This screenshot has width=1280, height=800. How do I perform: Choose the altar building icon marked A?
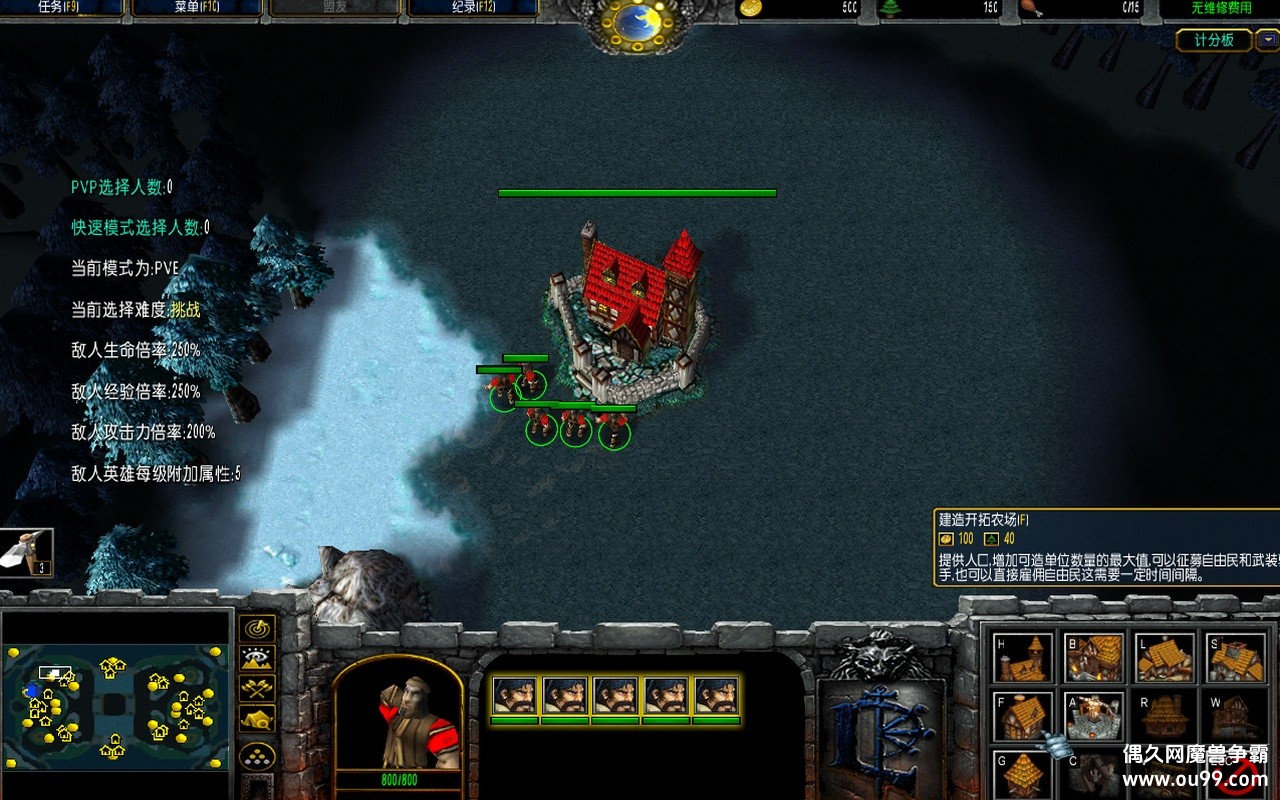(1094, 717)
